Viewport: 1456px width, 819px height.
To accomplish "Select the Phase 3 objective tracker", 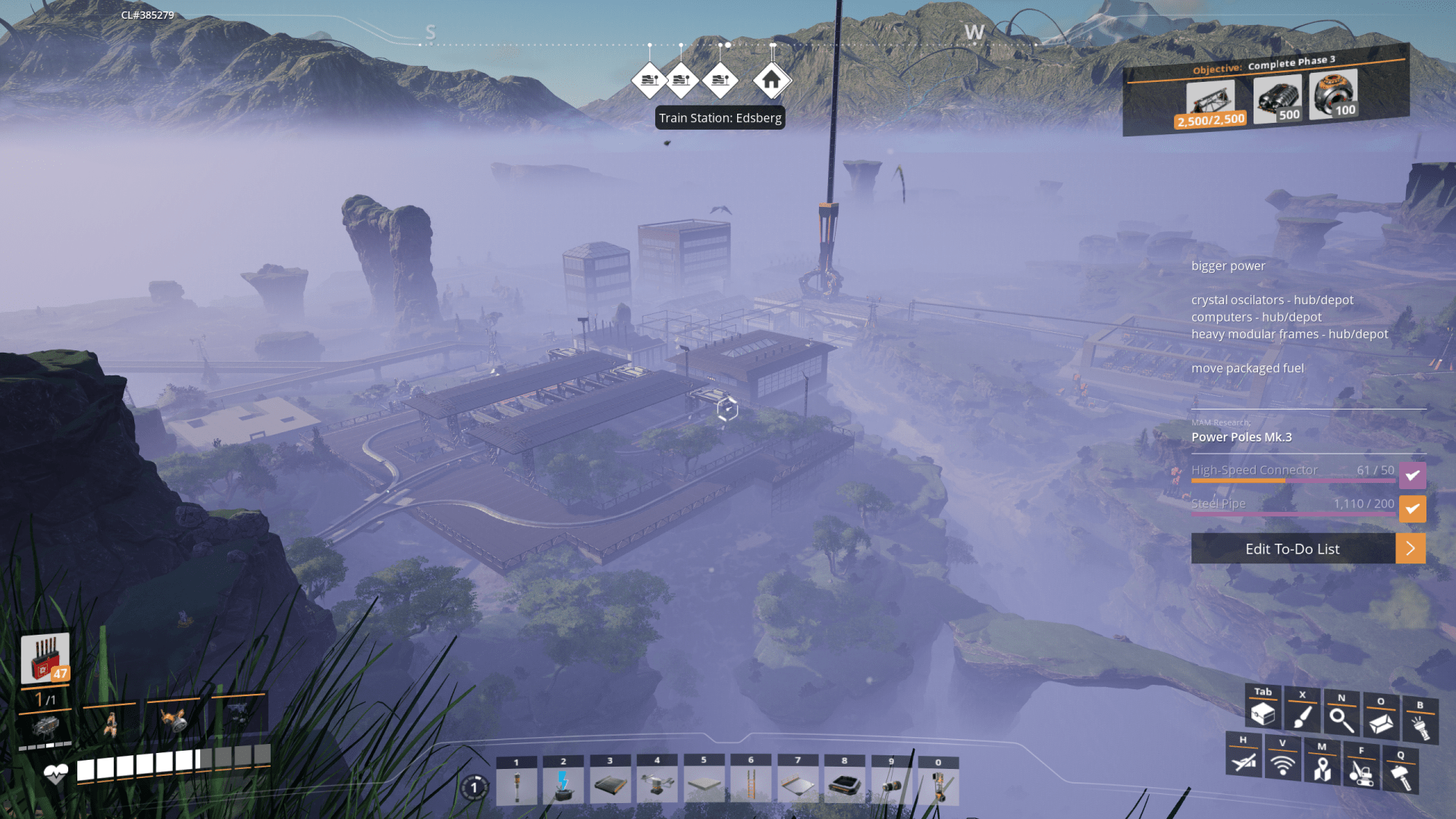I will [x=1266, y=91].
